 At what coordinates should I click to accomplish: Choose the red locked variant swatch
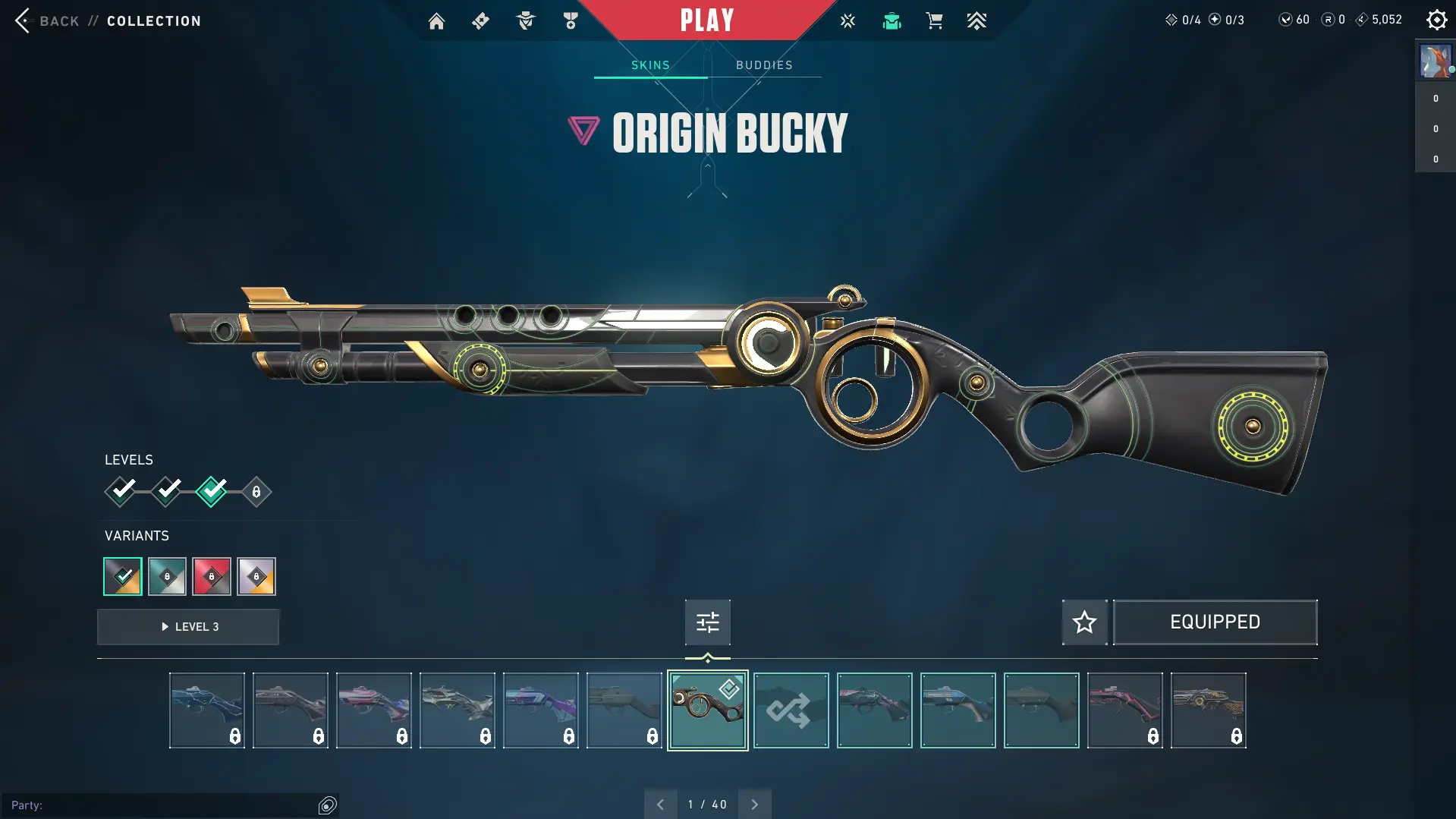coord(212,577)
